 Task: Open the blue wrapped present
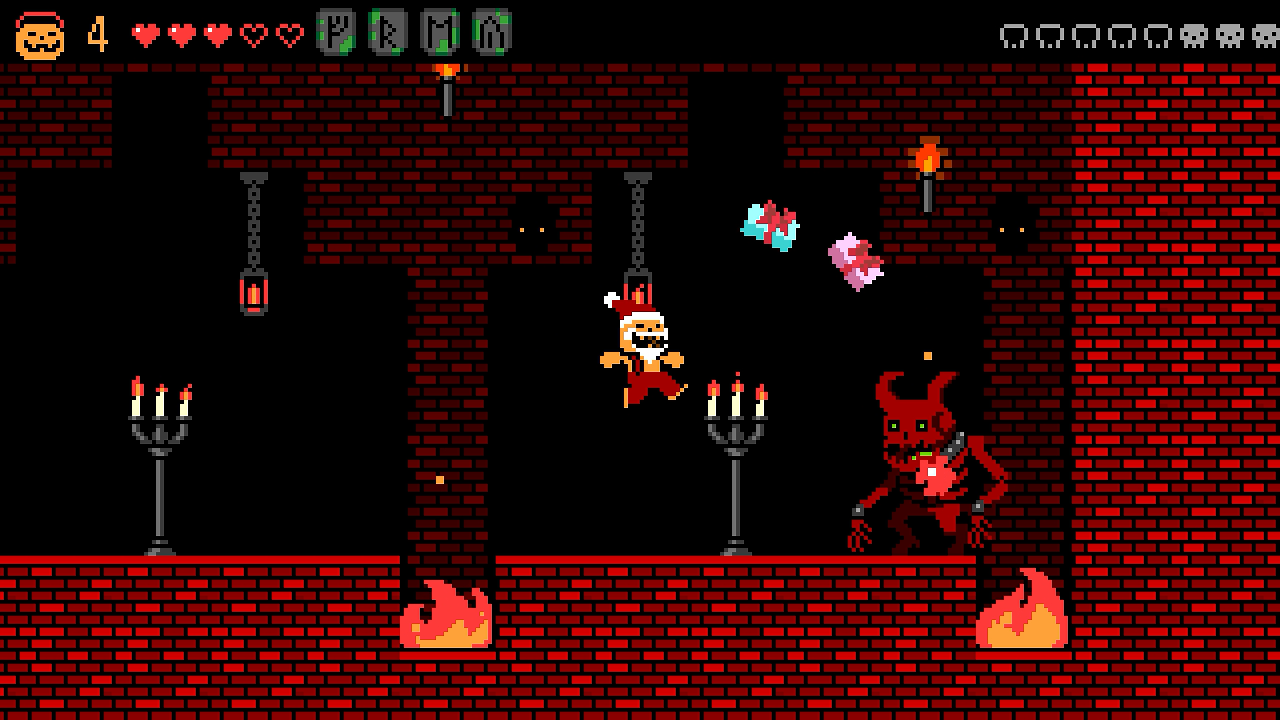(x=768, y=228)
